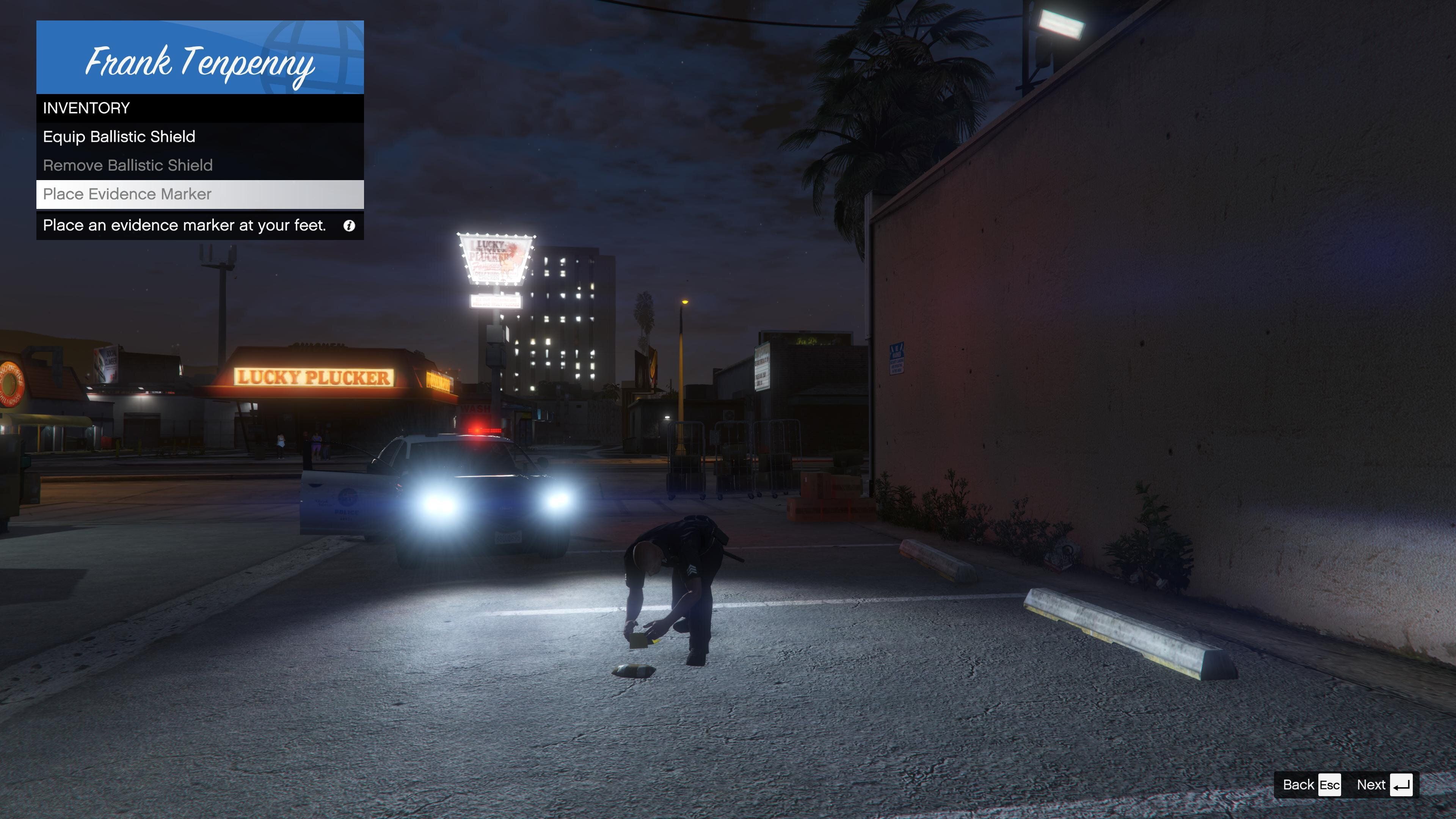Click the Back button
The image size is (1456, 819).
[x=1311, y=784]
